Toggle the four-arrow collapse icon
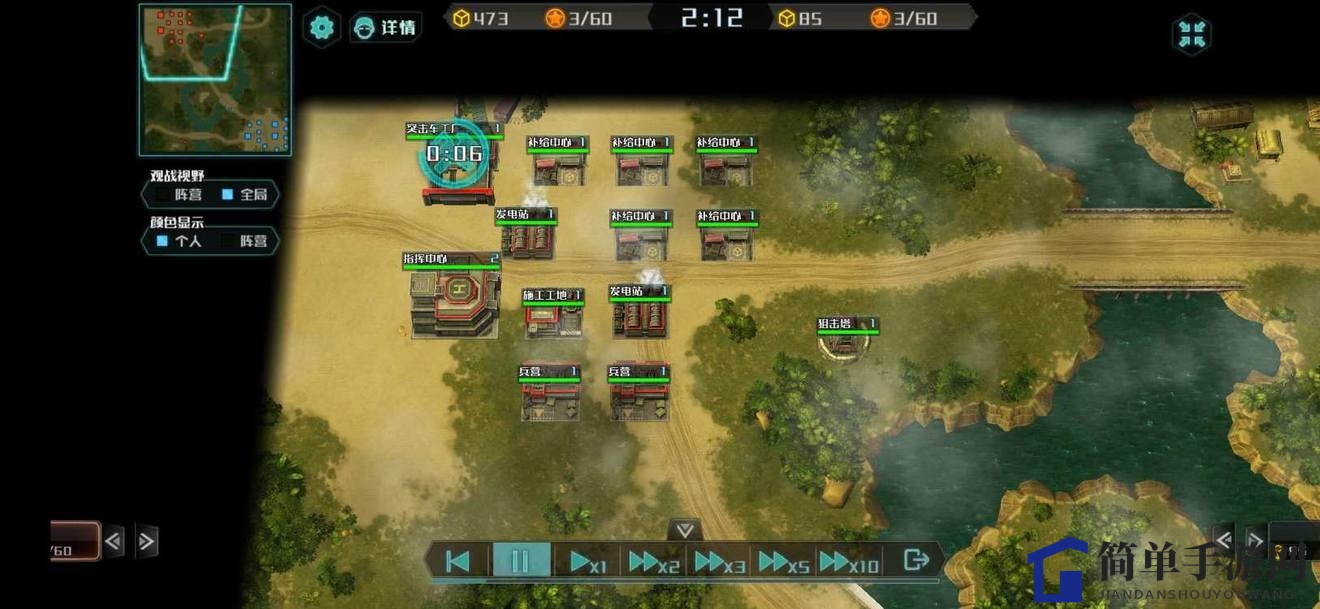This screenshot has height=609, width=1320. 1191,34
